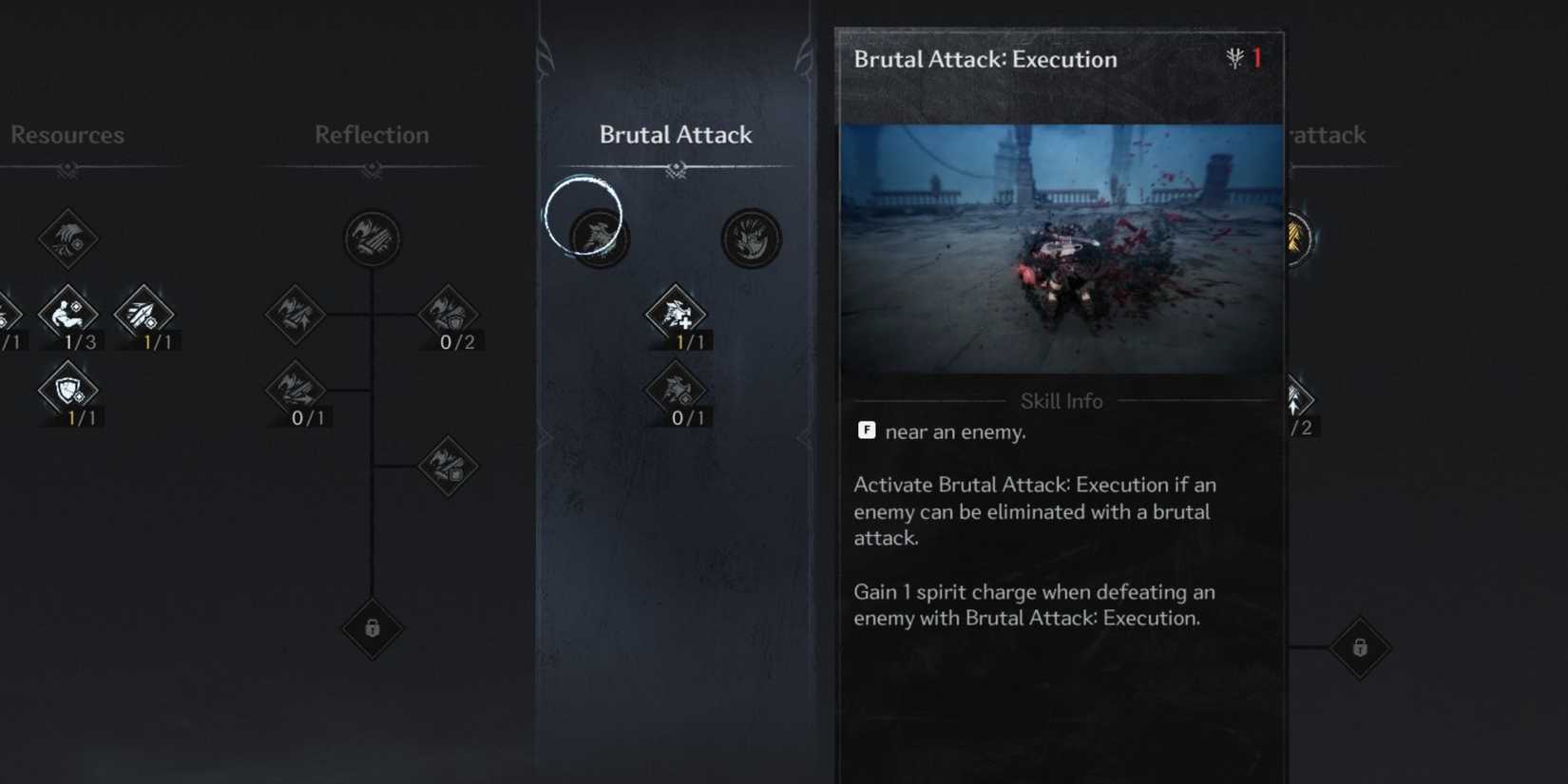Click the padlocked node in the bottom-right tree
This screenshot has width=1568, height=784.
tap(1359, 647)
